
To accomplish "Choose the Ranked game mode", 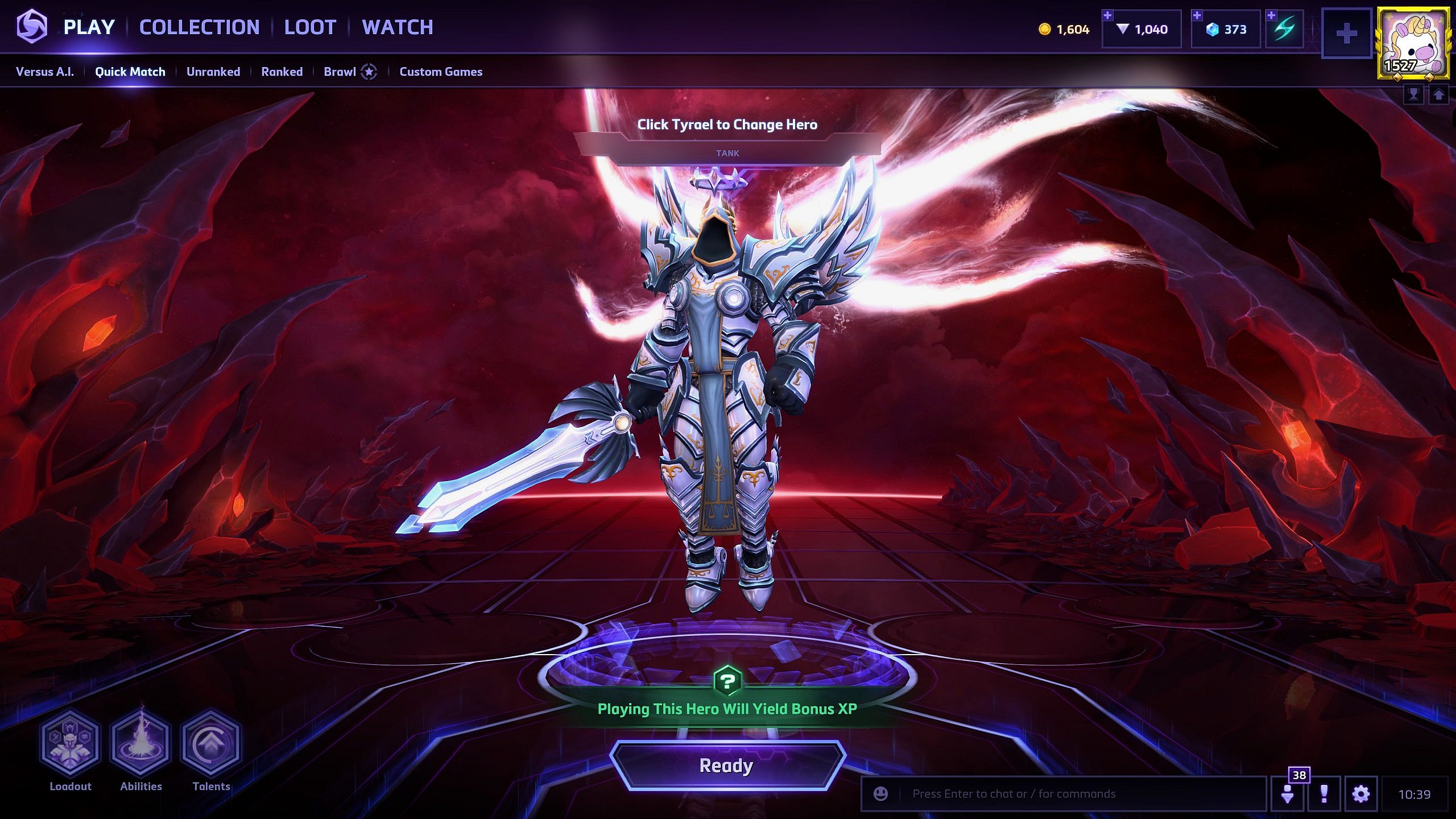I will coord(282,72).
